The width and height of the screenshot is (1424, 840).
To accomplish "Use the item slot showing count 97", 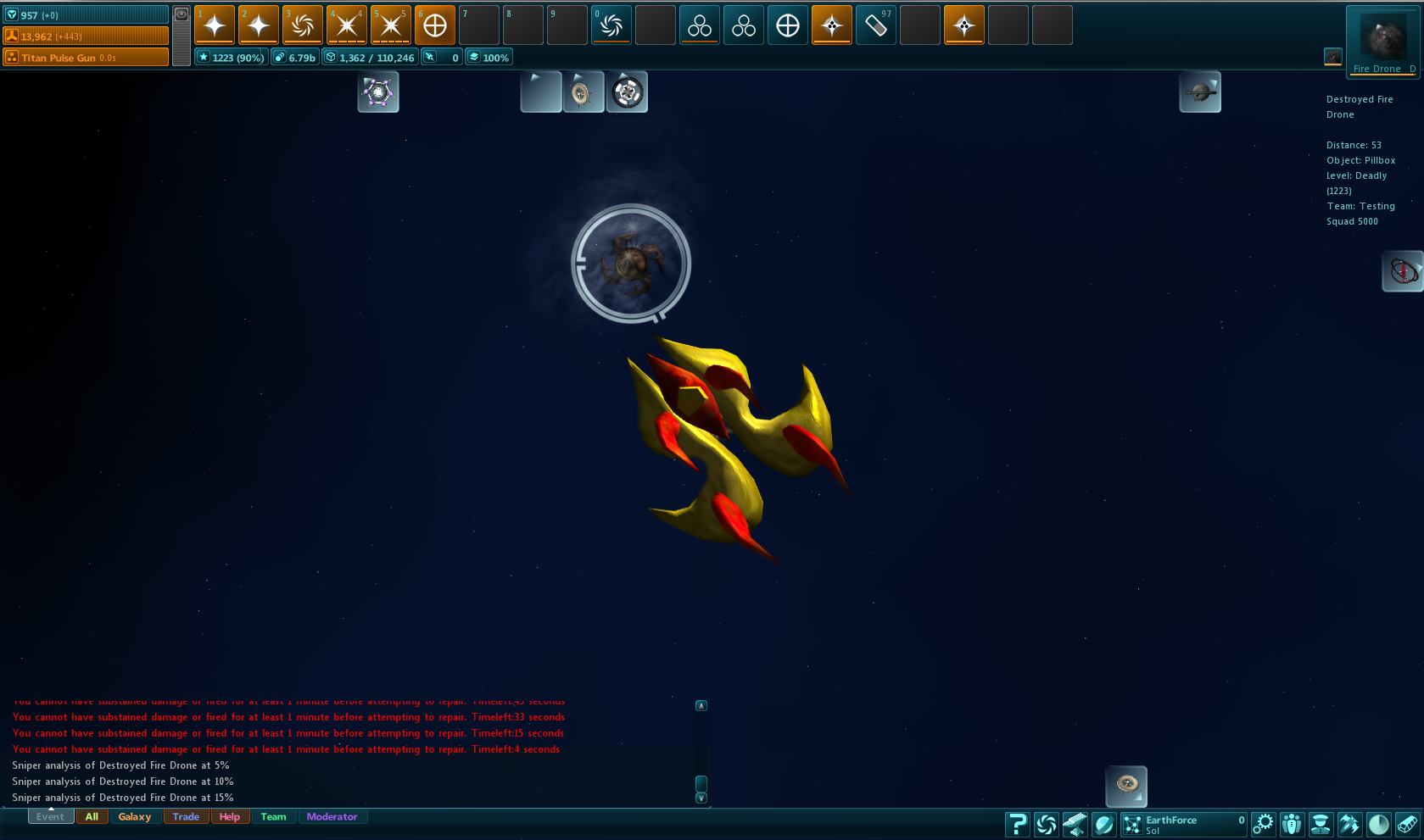I will [876, 25].
